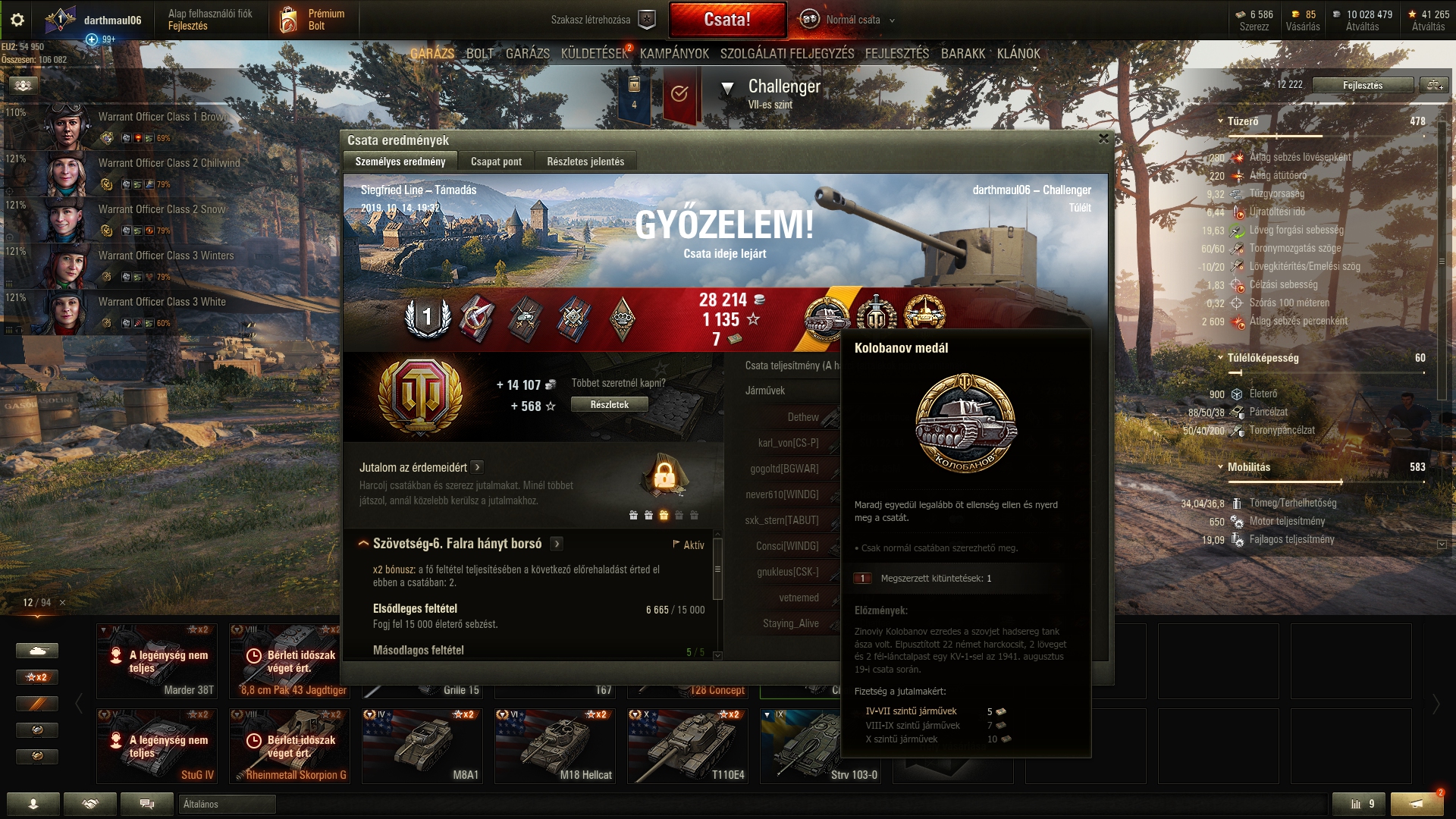This screenshot has width=1456, height=819.
Task: Click the Részletek button
Action: (x=609, y=405)
